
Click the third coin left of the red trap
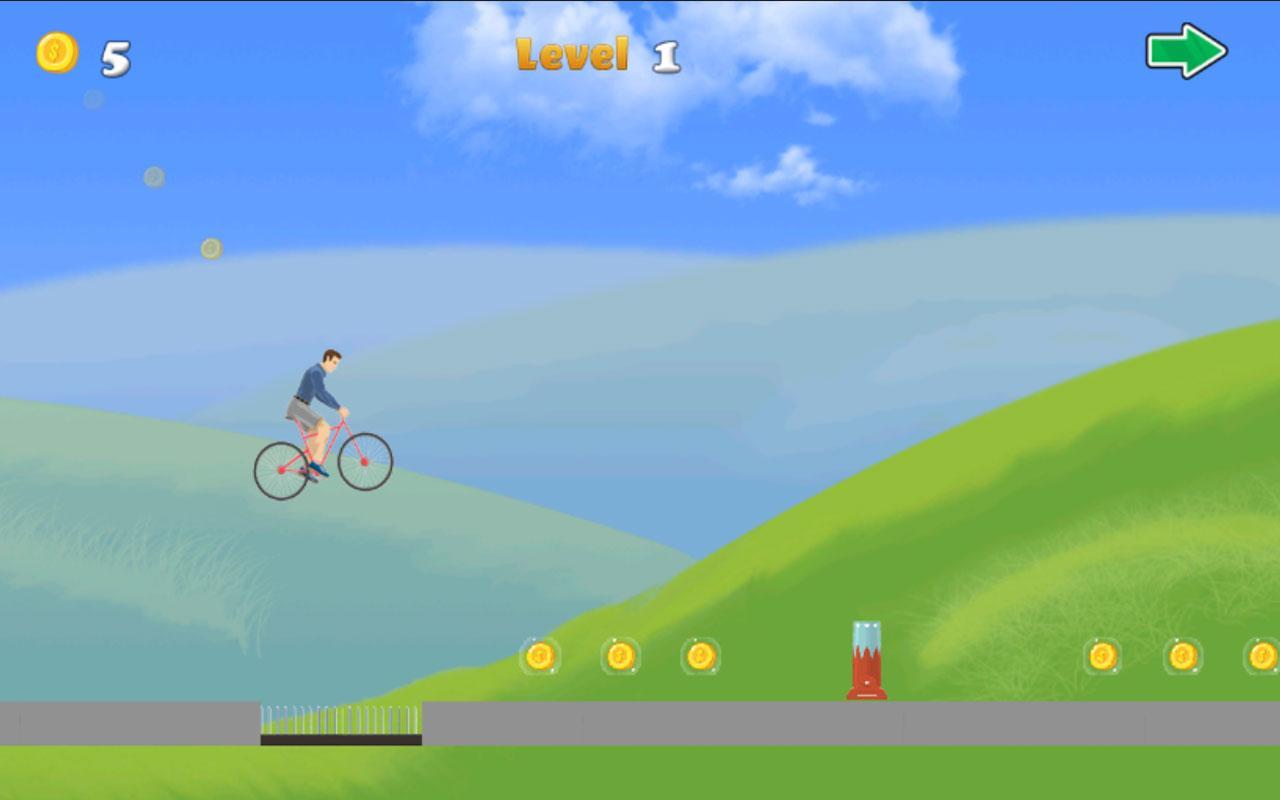click(699, 657)
